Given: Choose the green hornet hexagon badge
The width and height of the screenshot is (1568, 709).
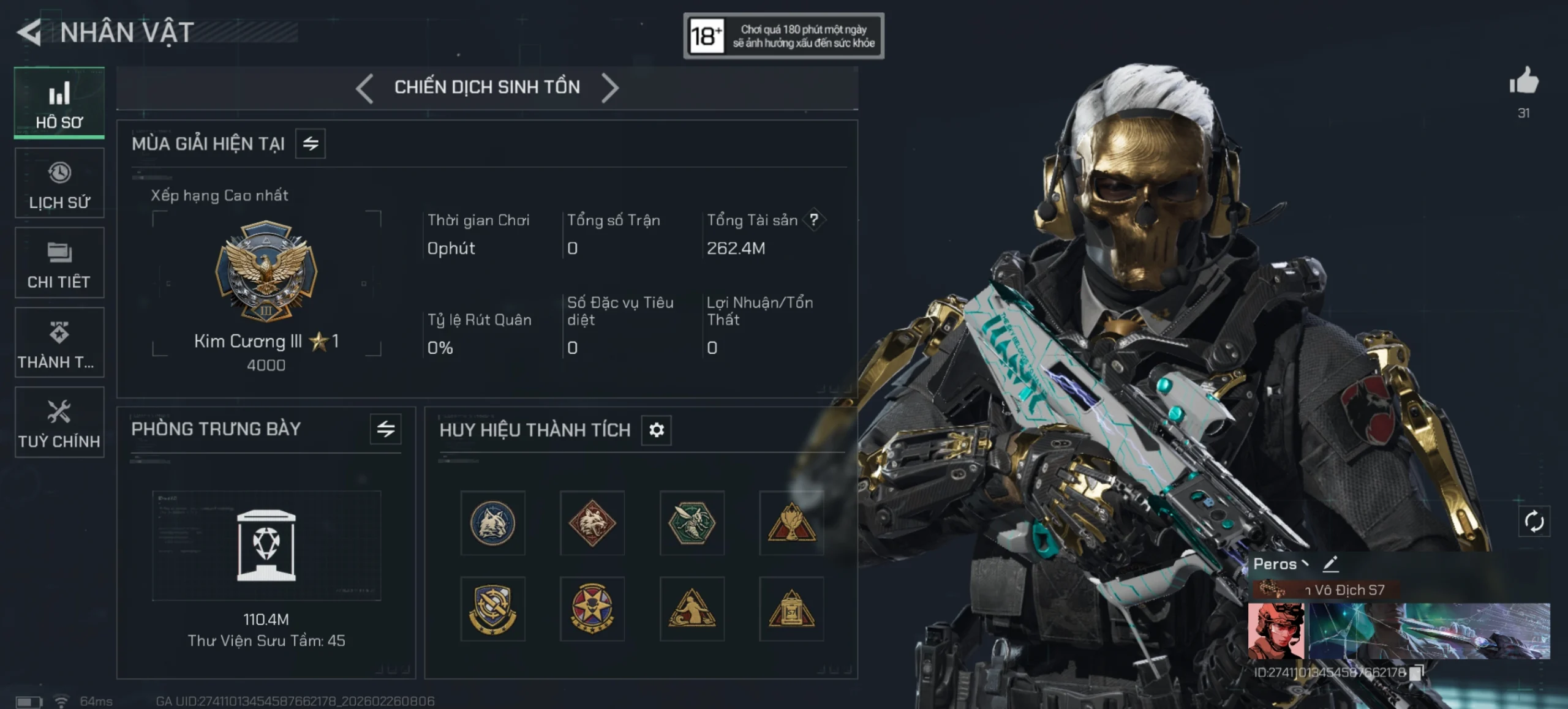Looking at the screenshot, I should tap(692, 523).
